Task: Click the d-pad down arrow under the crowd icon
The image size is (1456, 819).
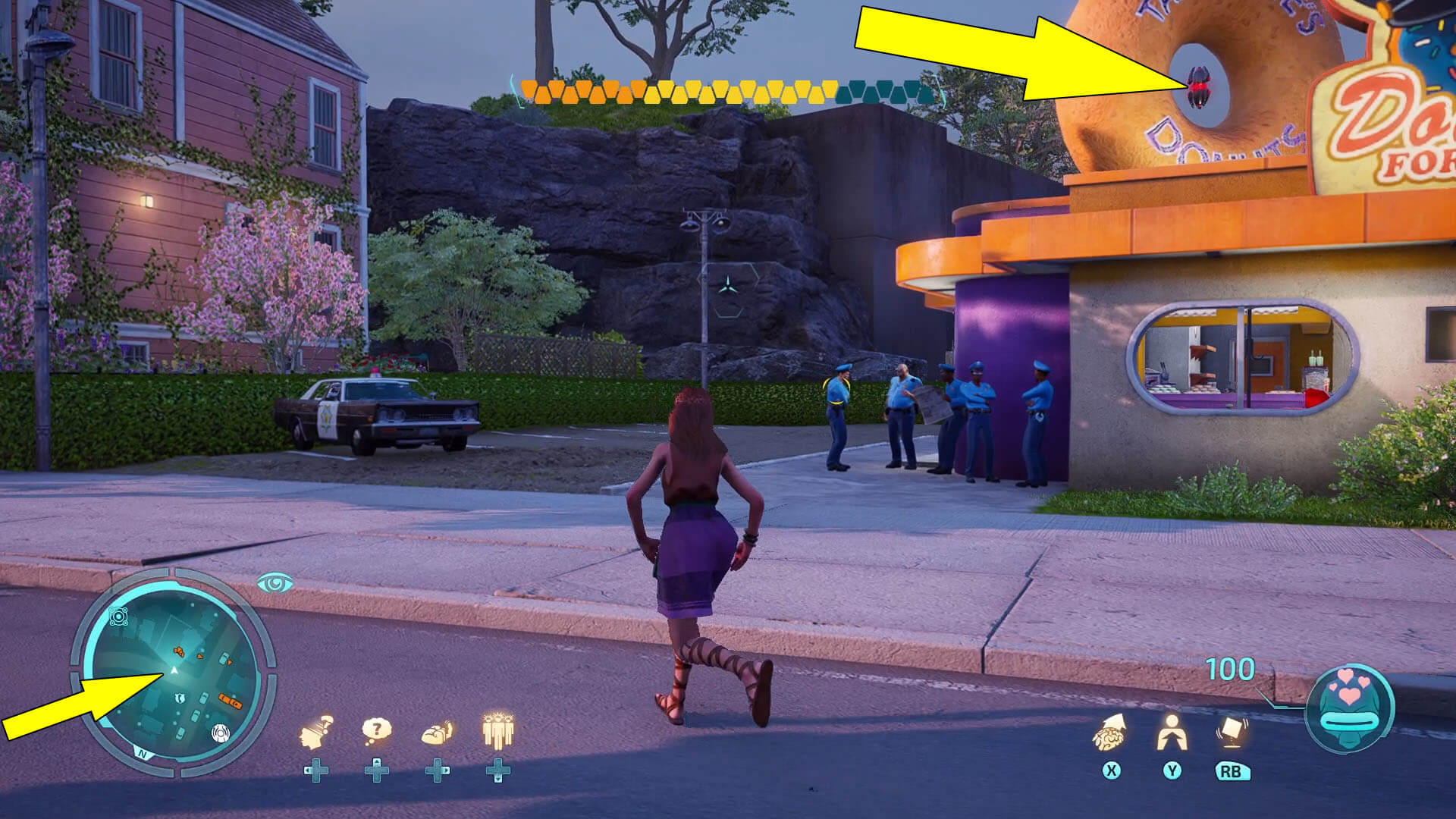Action: point(500,780)
